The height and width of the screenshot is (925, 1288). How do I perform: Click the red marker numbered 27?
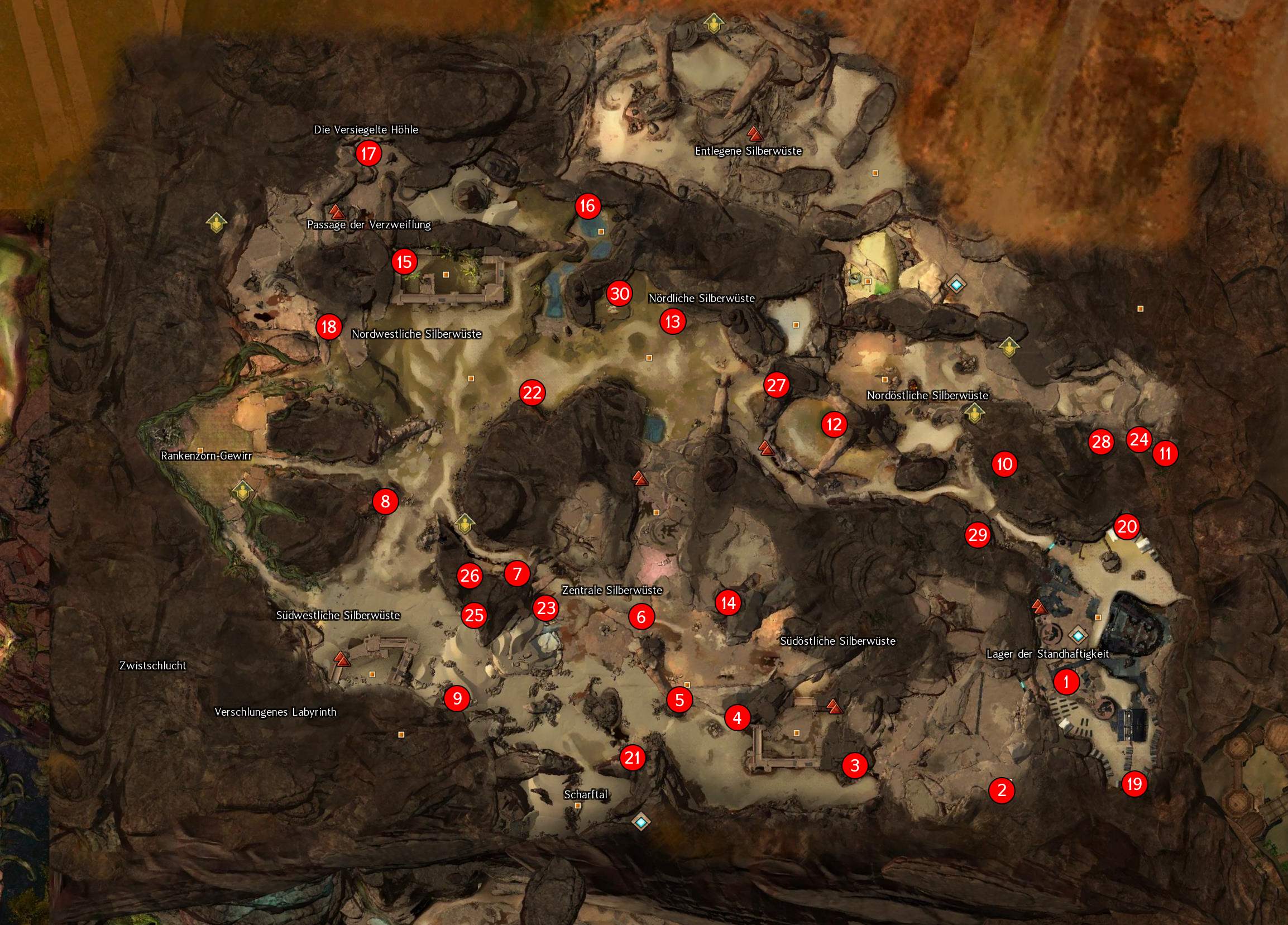pos(777,386)
